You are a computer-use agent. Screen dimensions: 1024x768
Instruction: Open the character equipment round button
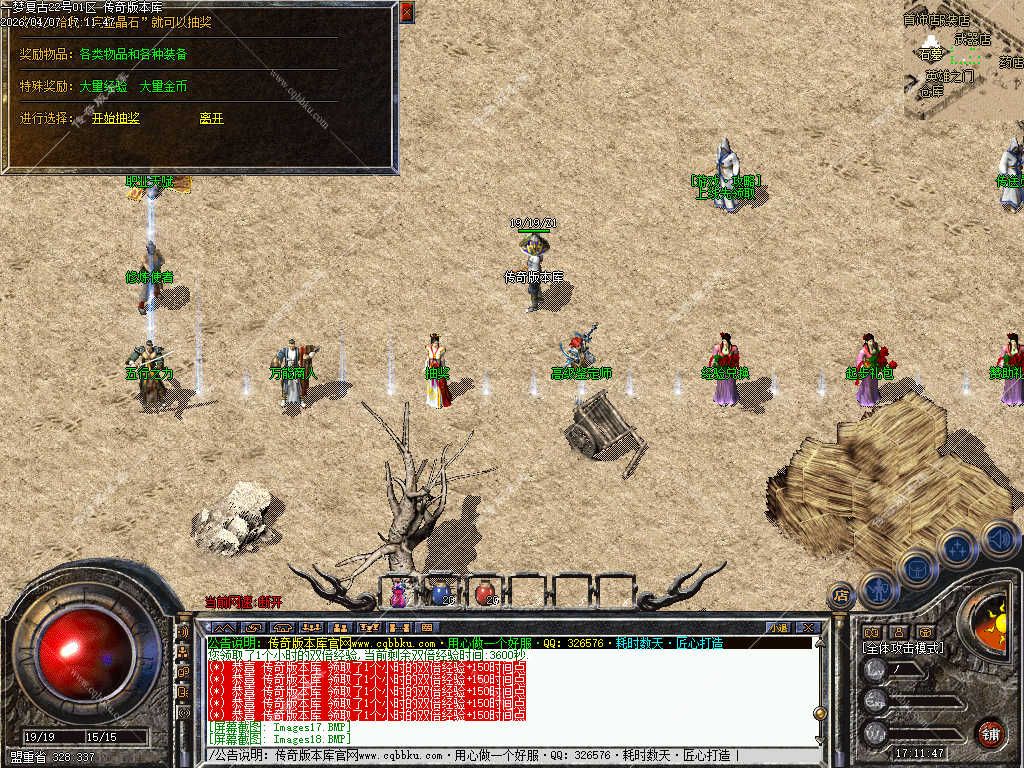pyautogui.click(x=880, y=588)
